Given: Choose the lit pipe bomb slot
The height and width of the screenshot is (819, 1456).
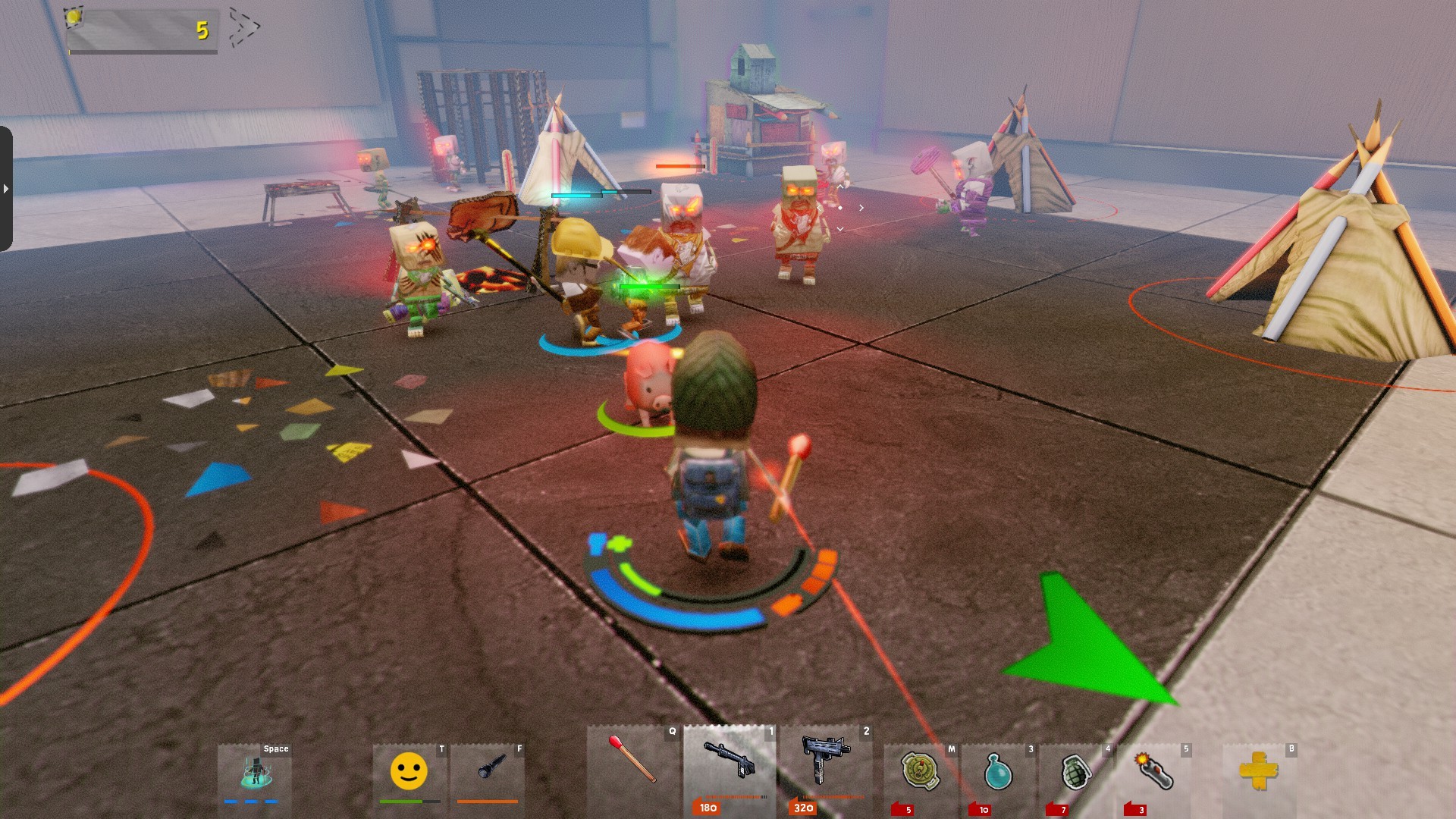Looking at the screenshot, I should click(1153, 772).
